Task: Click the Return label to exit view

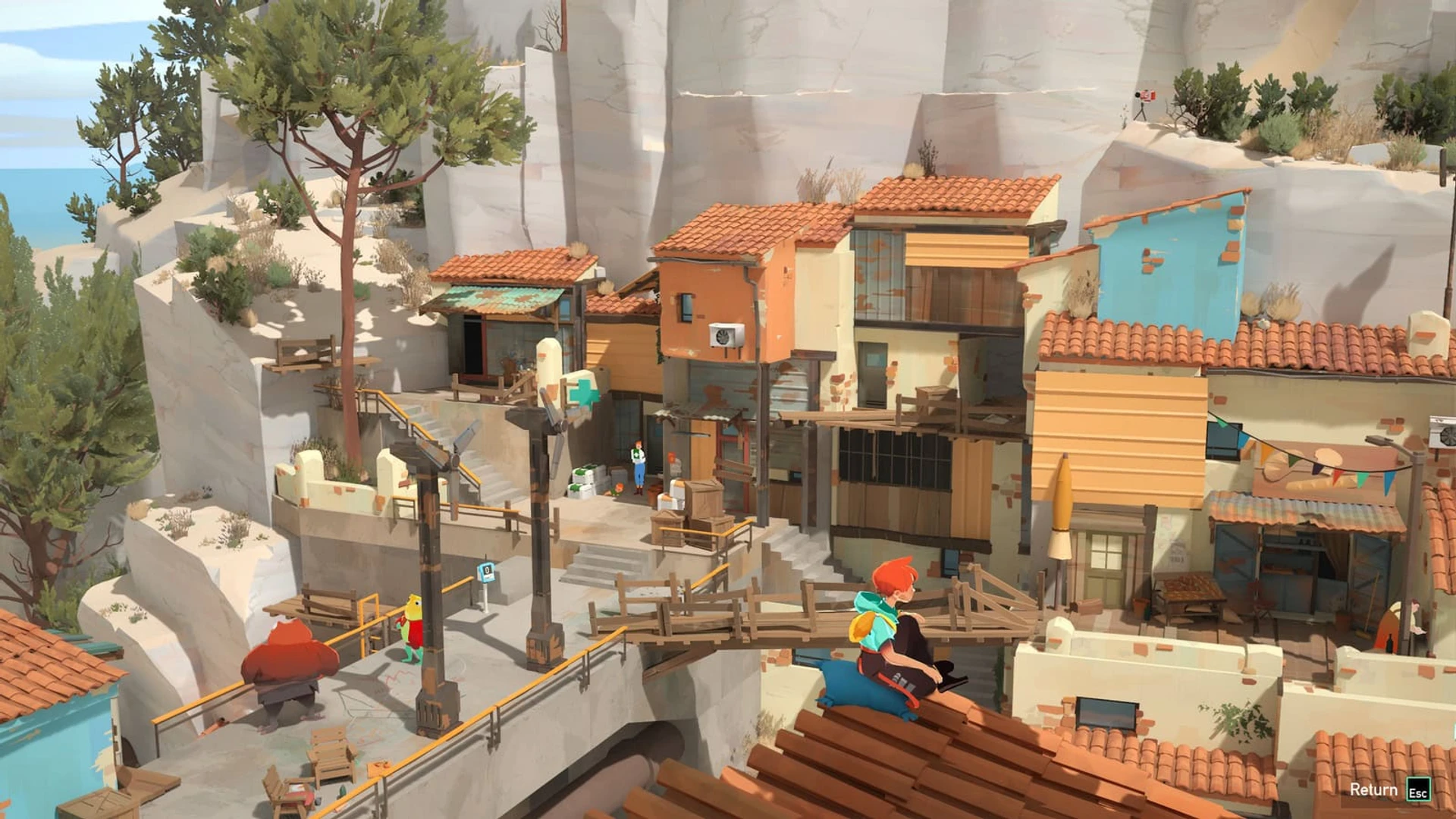Action: coord(1373,789)
